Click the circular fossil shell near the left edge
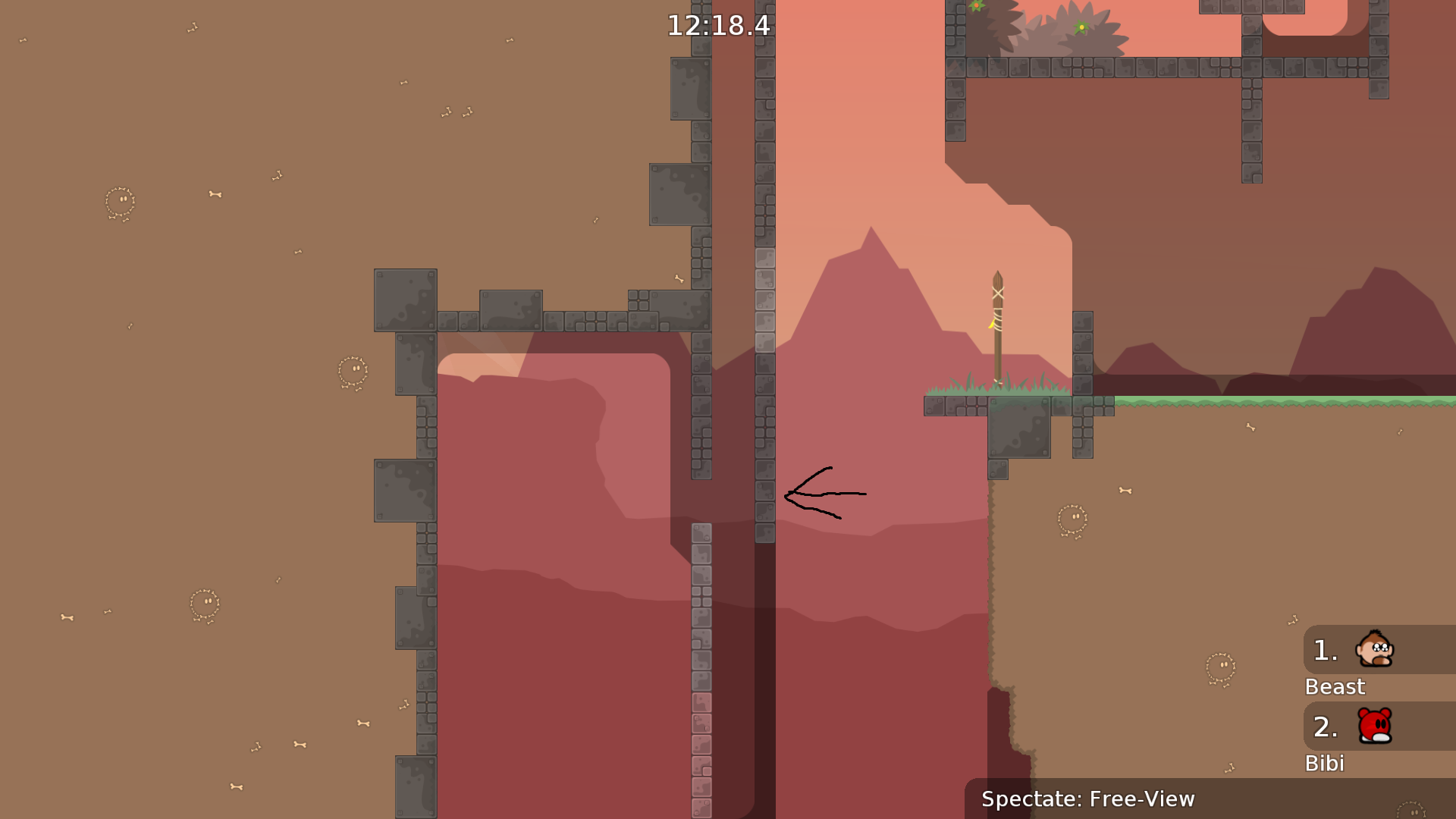Screen dimensions: 1456x819 [x=121, y=200]
